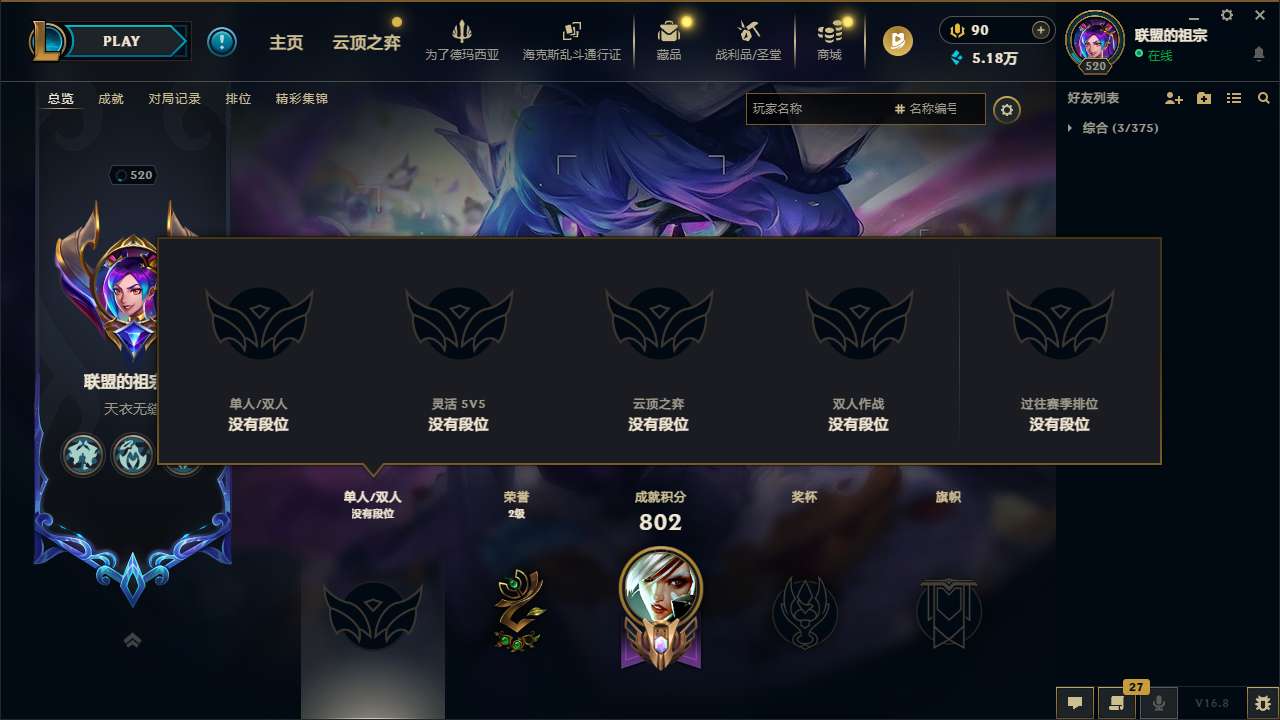Collapse the profile panel with chevron arrow
This screenshot has height=720, width=1280.
132,639
